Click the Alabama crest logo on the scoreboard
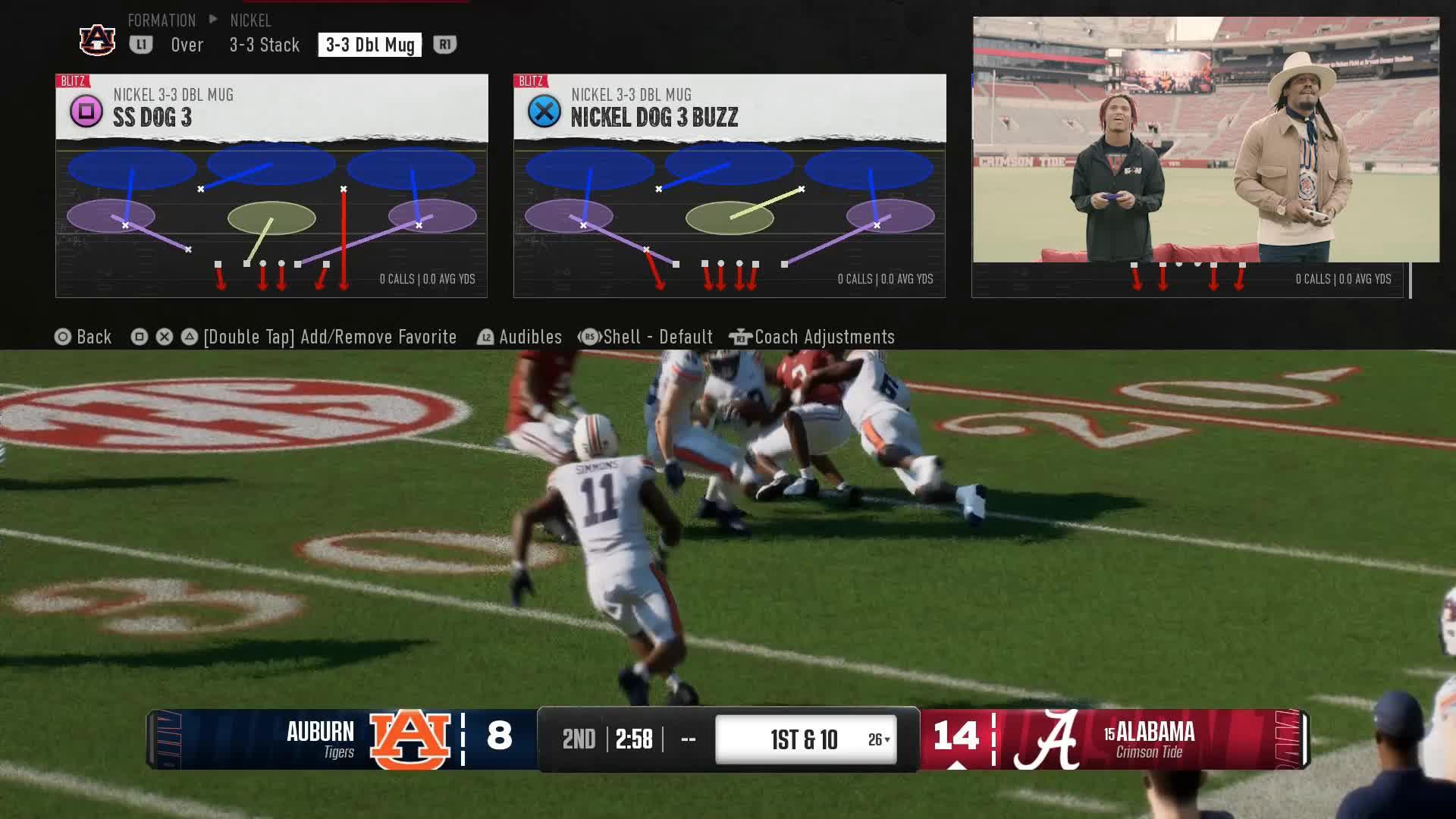Screen dimensions: 1456x819 (x=1057, y=739)
